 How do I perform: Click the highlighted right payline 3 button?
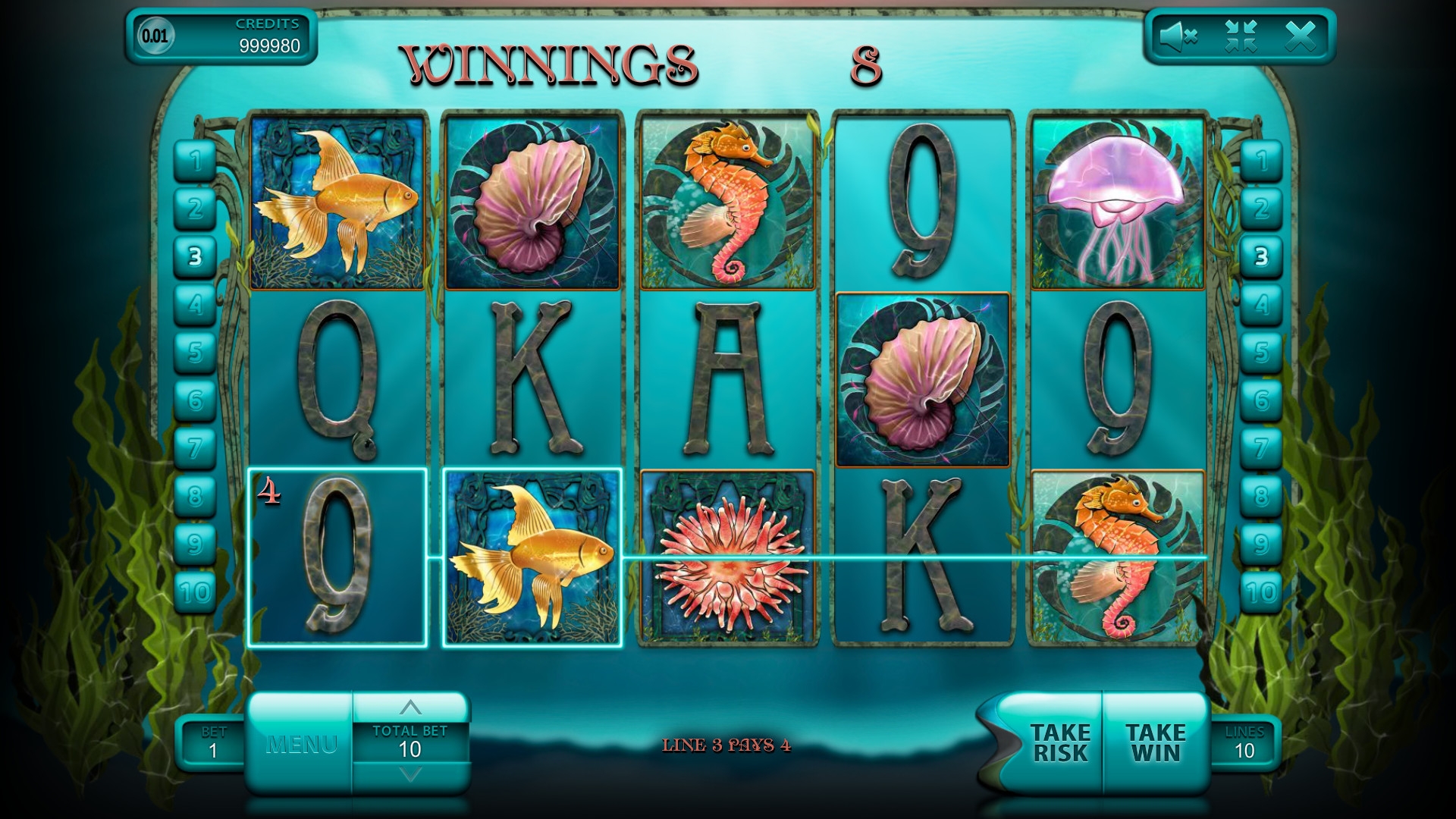tap(1261, 256)
